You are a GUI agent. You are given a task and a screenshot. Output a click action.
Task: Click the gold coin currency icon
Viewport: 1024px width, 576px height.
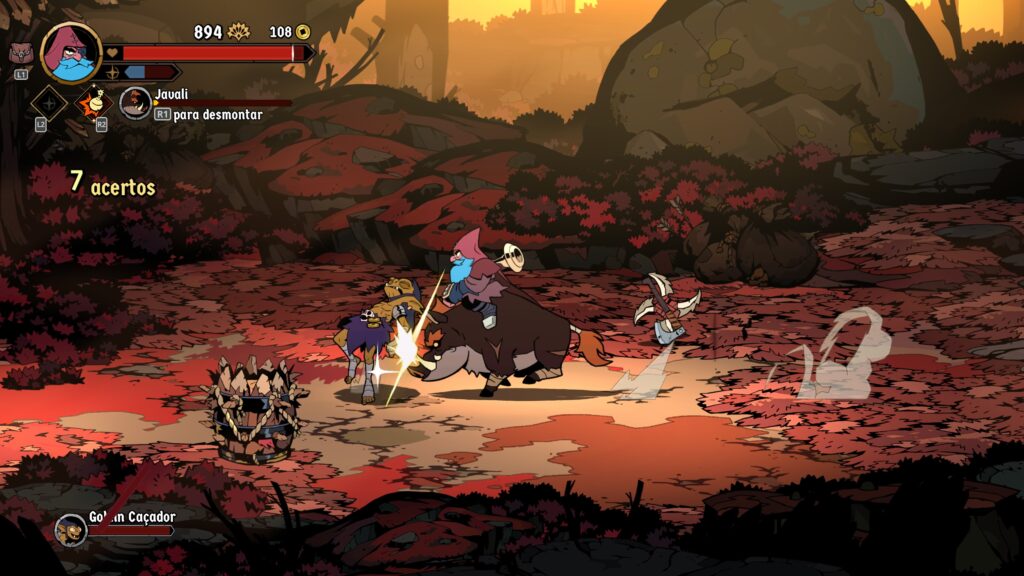tap(301, 32)
